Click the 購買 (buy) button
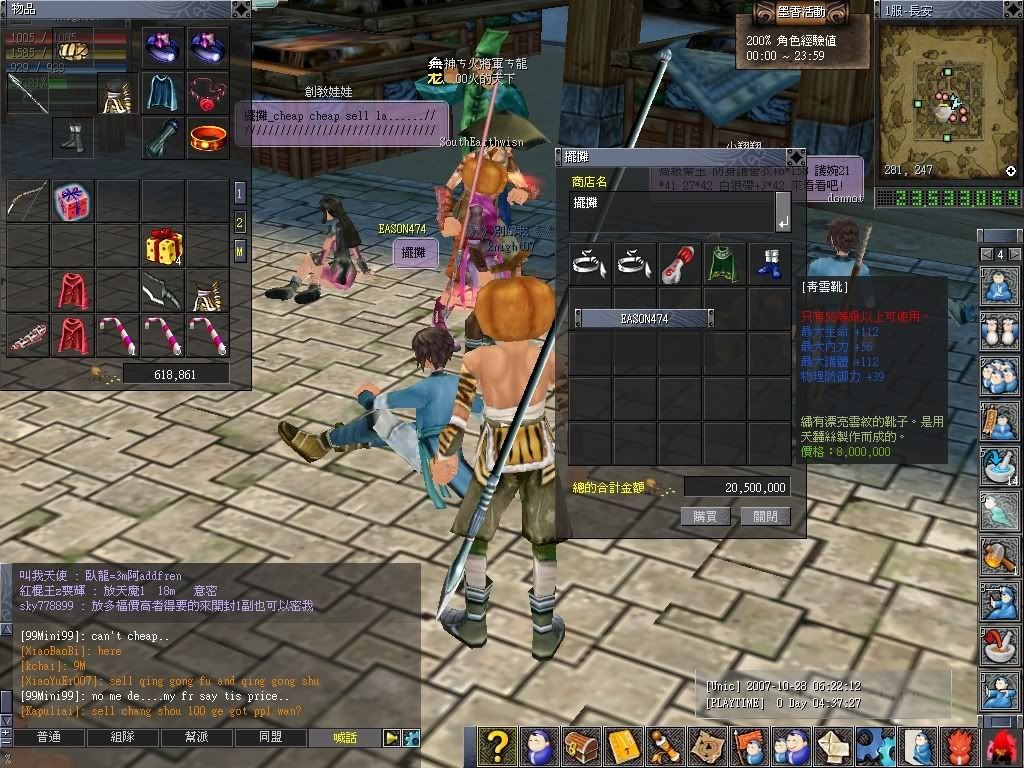The image size is (1024, 768). (x=705, y=516)
